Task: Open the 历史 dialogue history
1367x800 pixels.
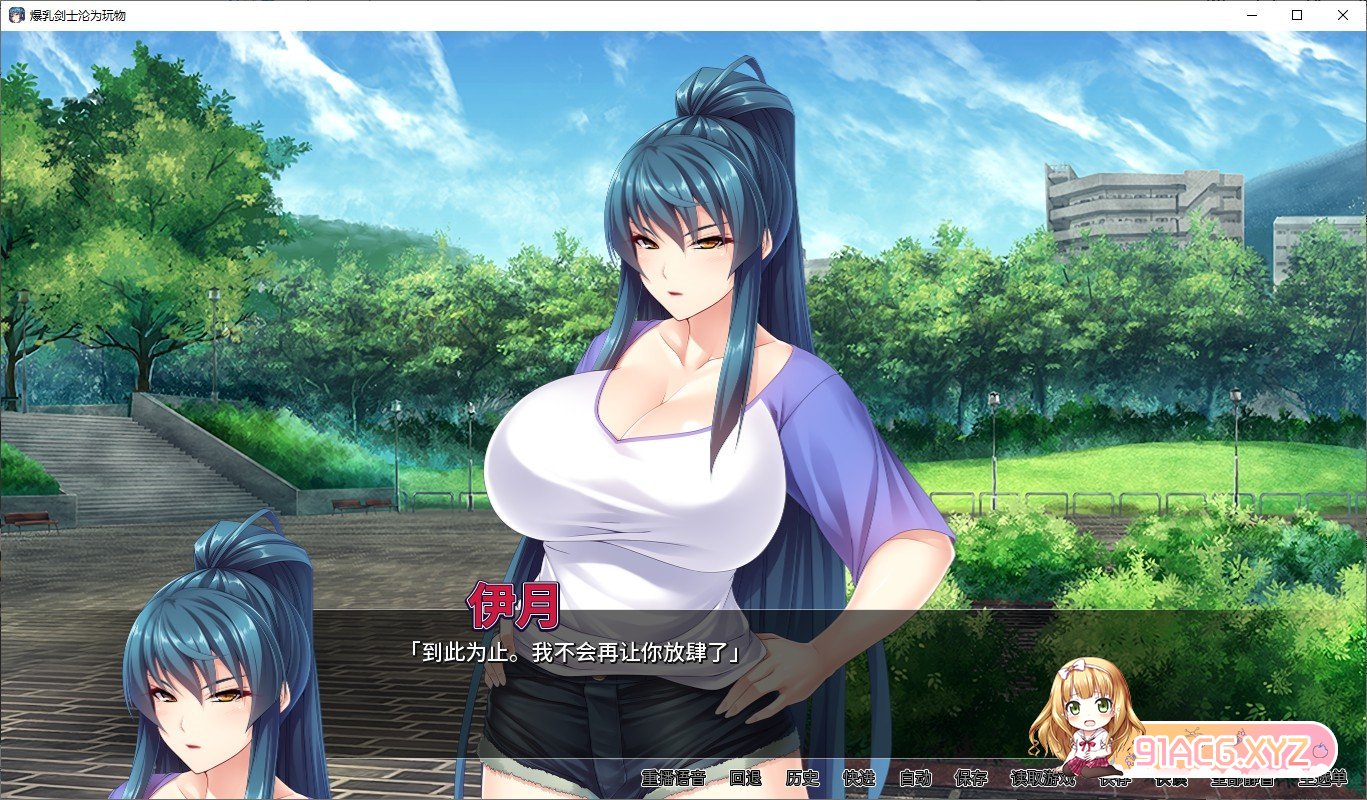Action: [x=802, y=778]
